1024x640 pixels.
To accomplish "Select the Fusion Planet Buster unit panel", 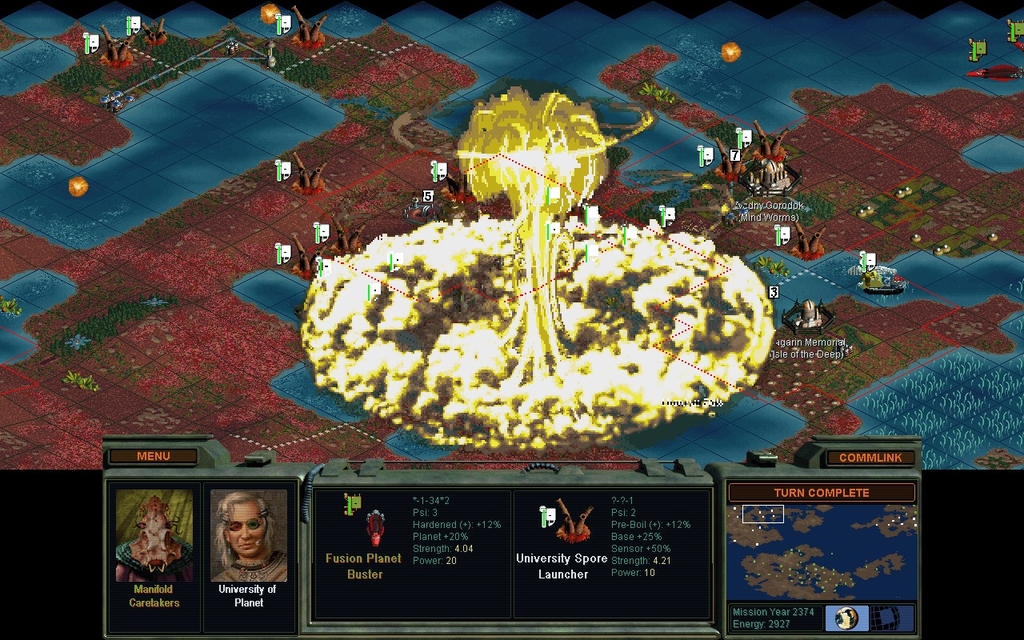I will coord(412,552).
